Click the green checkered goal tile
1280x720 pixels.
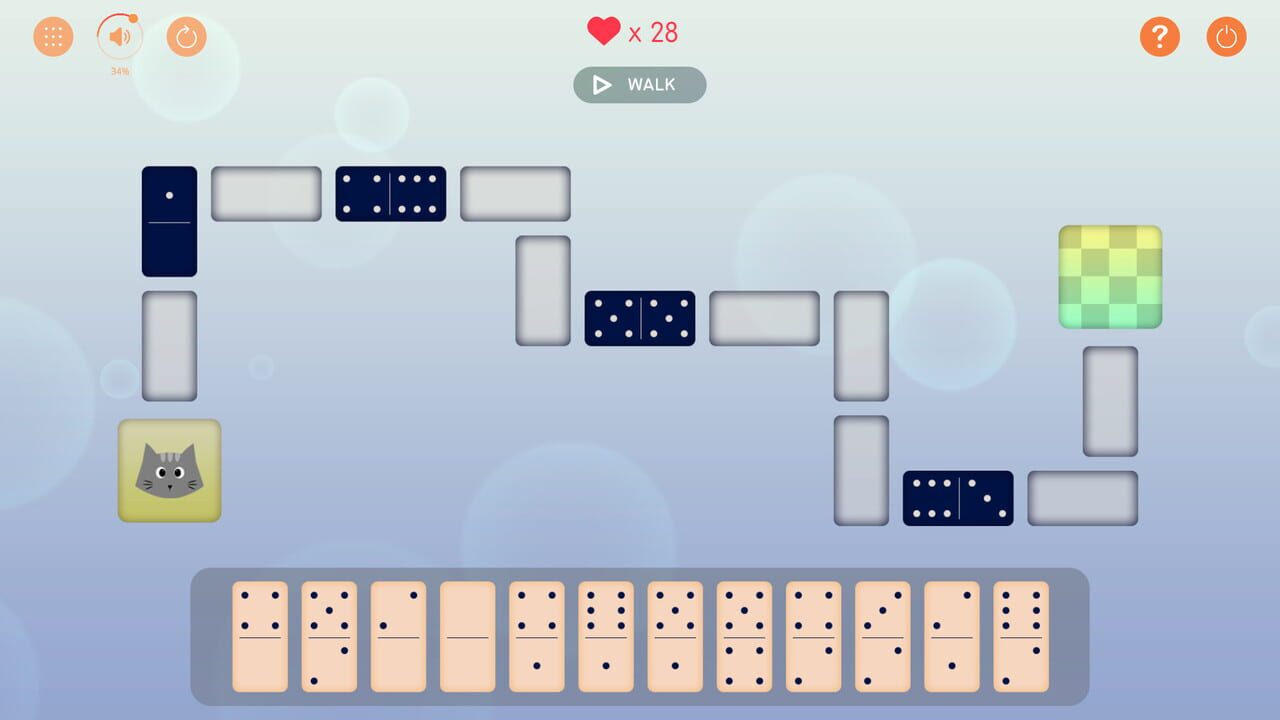click(x=1110, y=277)
